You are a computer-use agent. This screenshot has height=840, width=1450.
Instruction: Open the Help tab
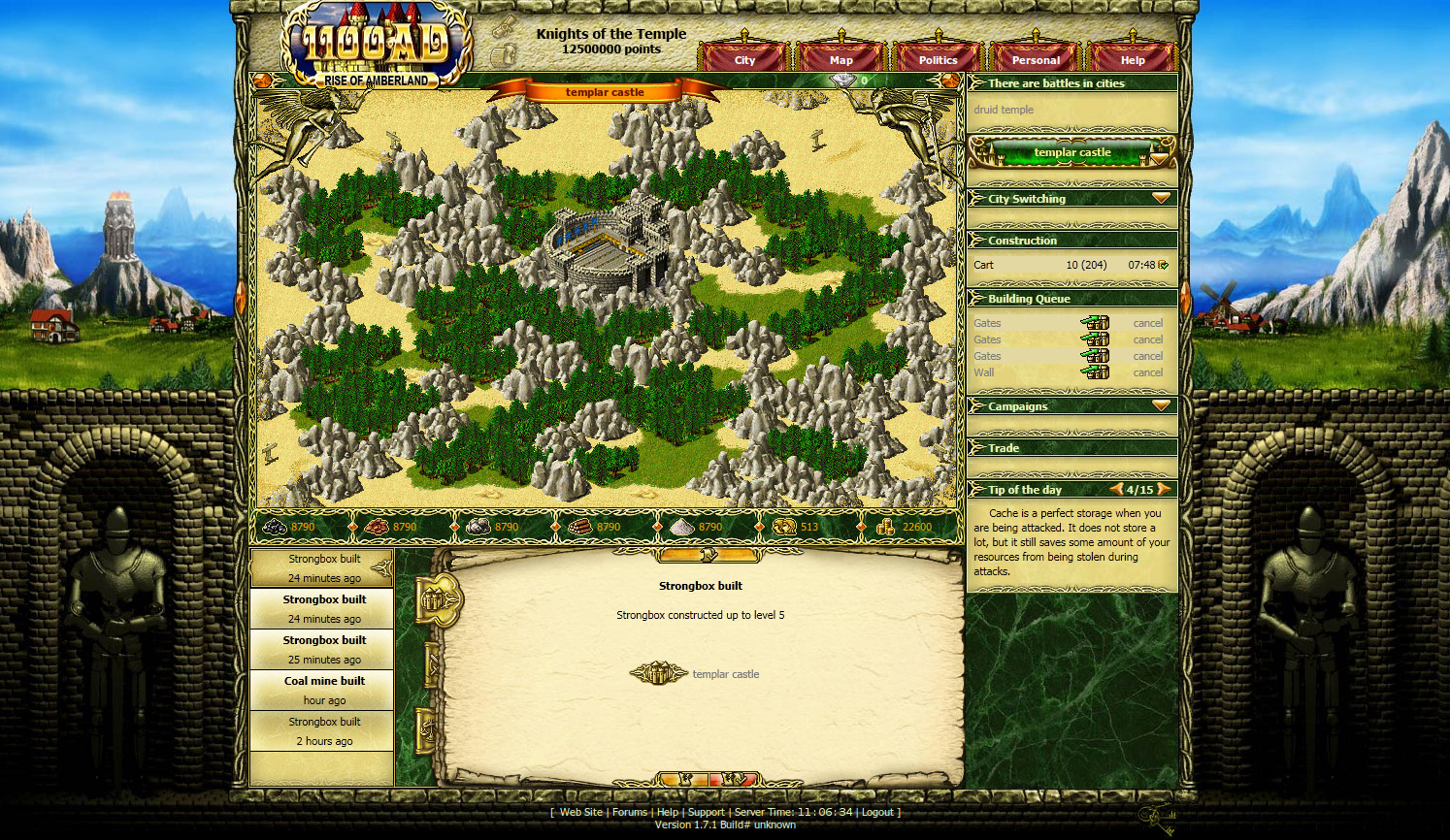click(x=1133, y=60)
